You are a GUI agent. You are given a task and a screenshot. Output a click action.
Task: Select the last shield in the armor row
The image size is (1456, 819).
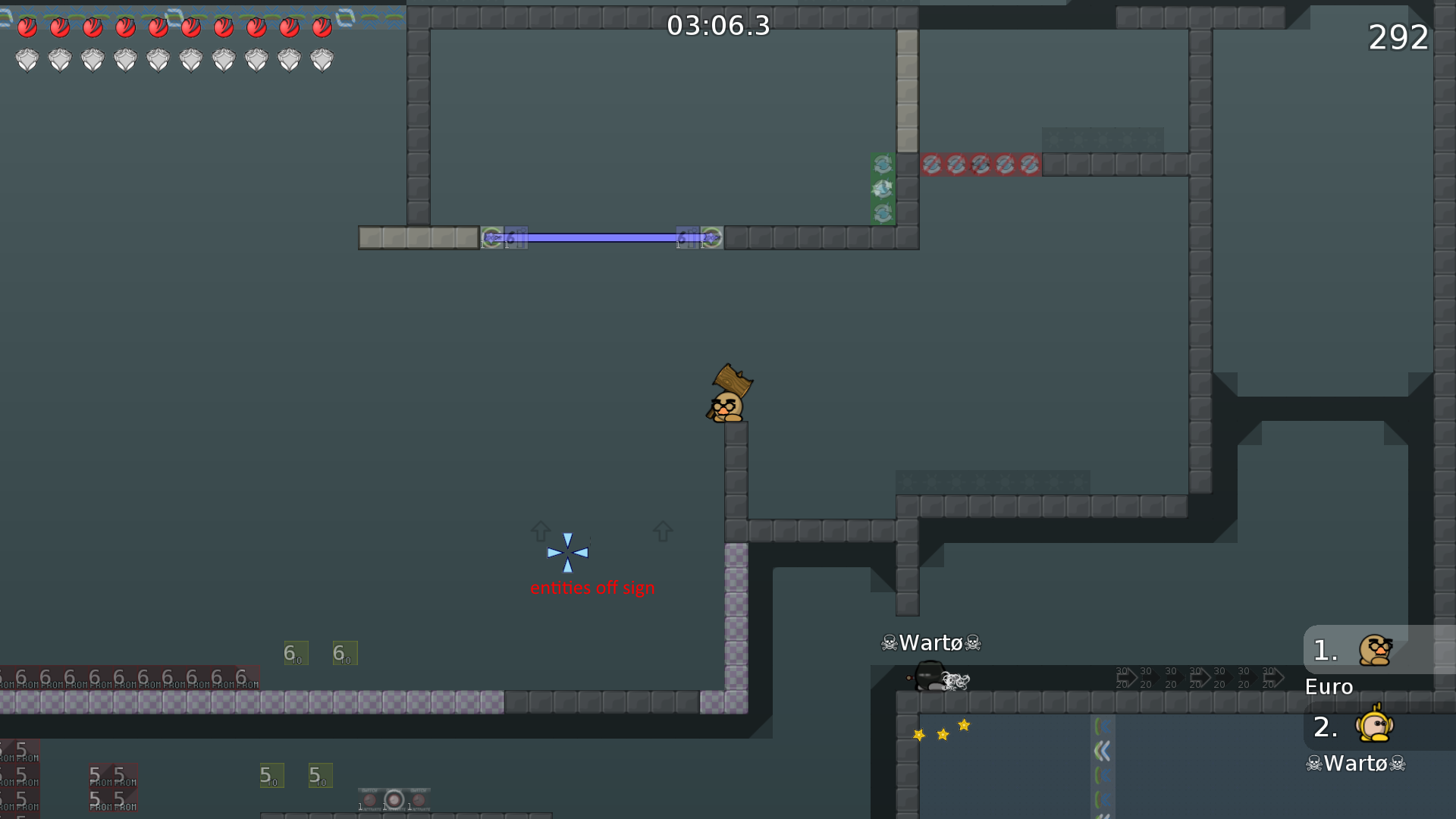coord(322,59)
